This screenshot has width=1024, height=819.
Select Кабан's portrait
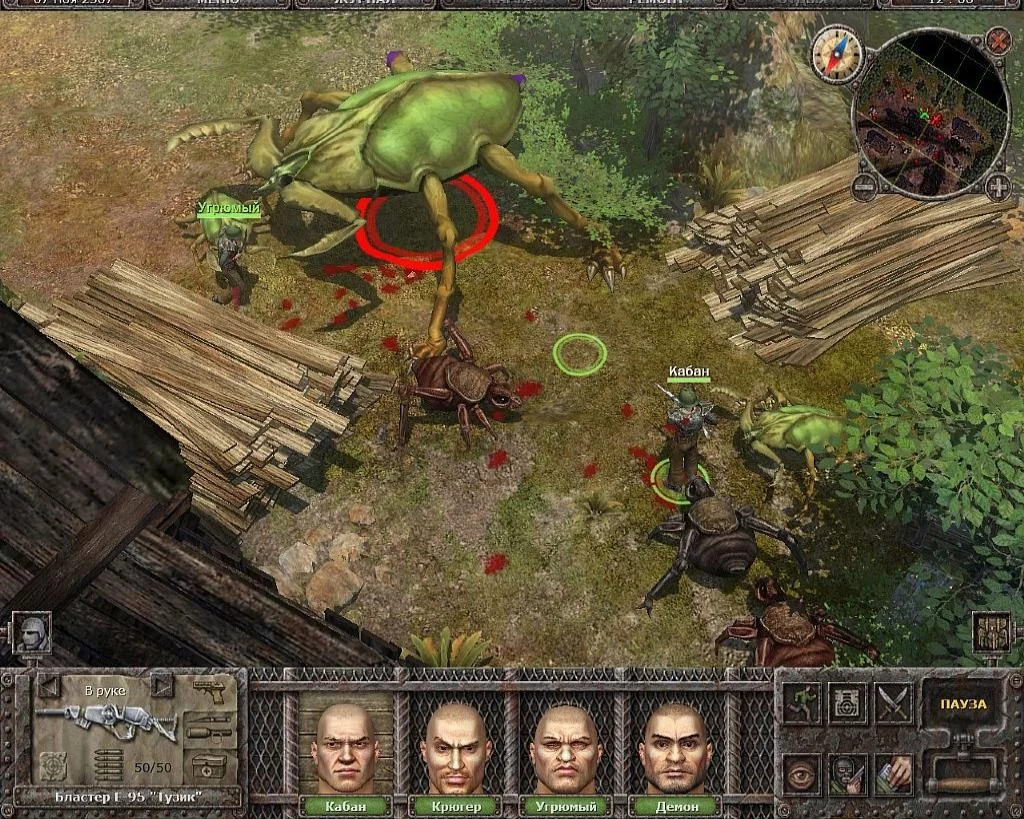click(x=346, y=748)
